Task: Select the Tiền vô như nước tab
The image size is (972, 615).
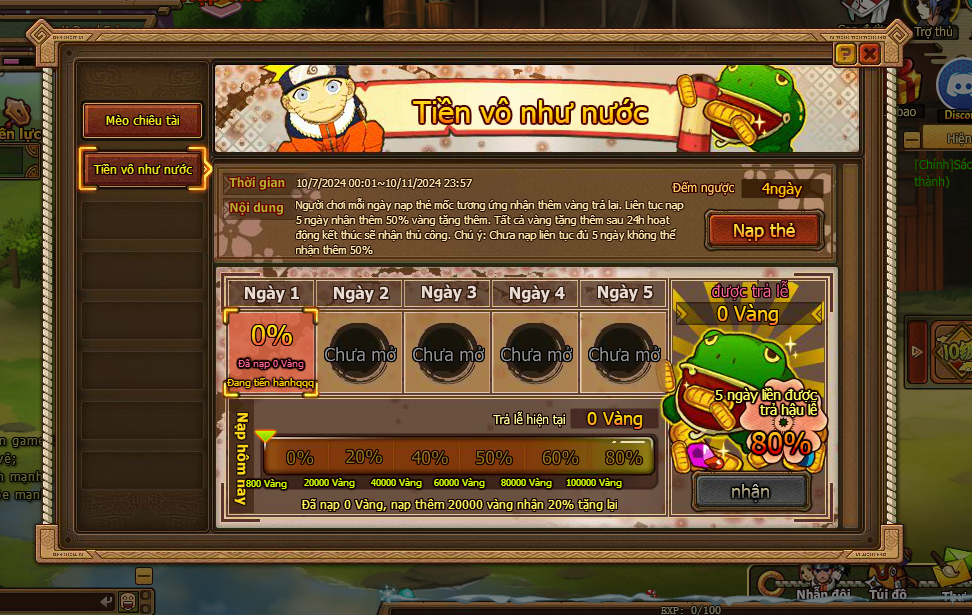Action: (142, 169)
